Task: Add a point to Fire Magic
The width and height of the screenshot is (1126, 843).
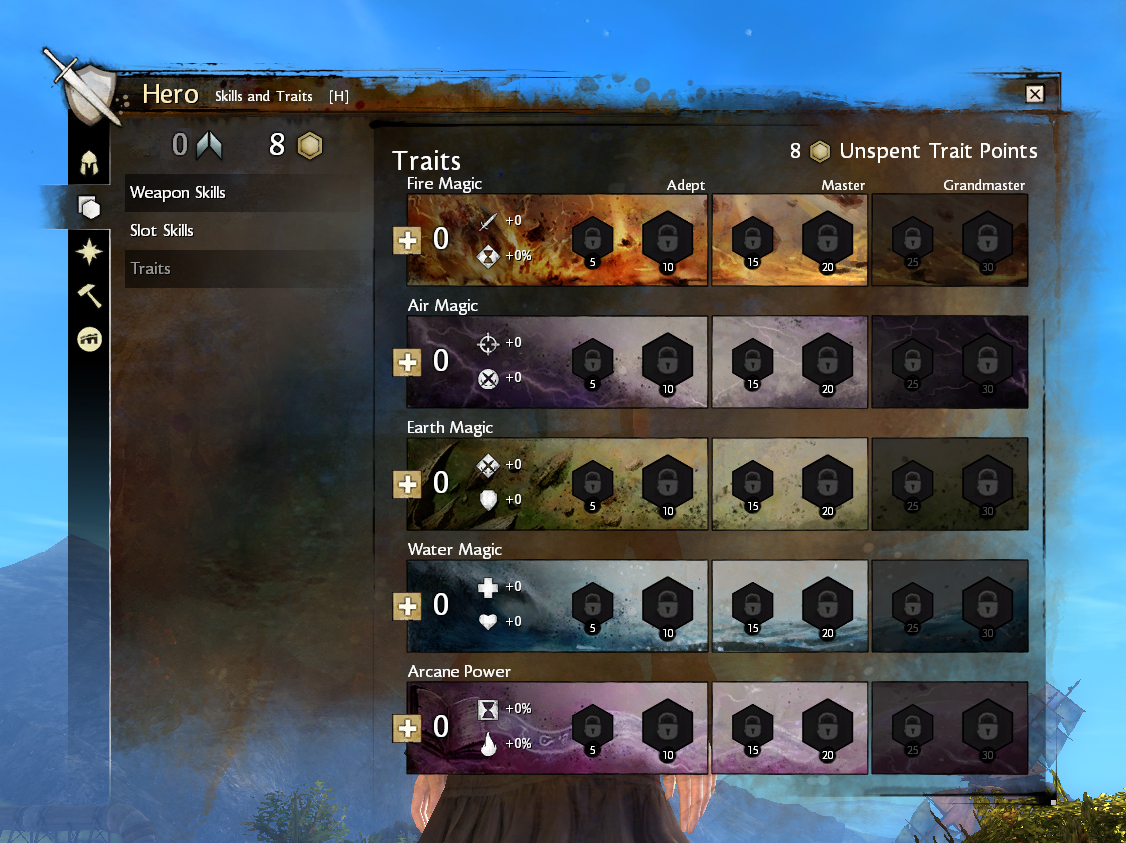Action: click(407, 240)
